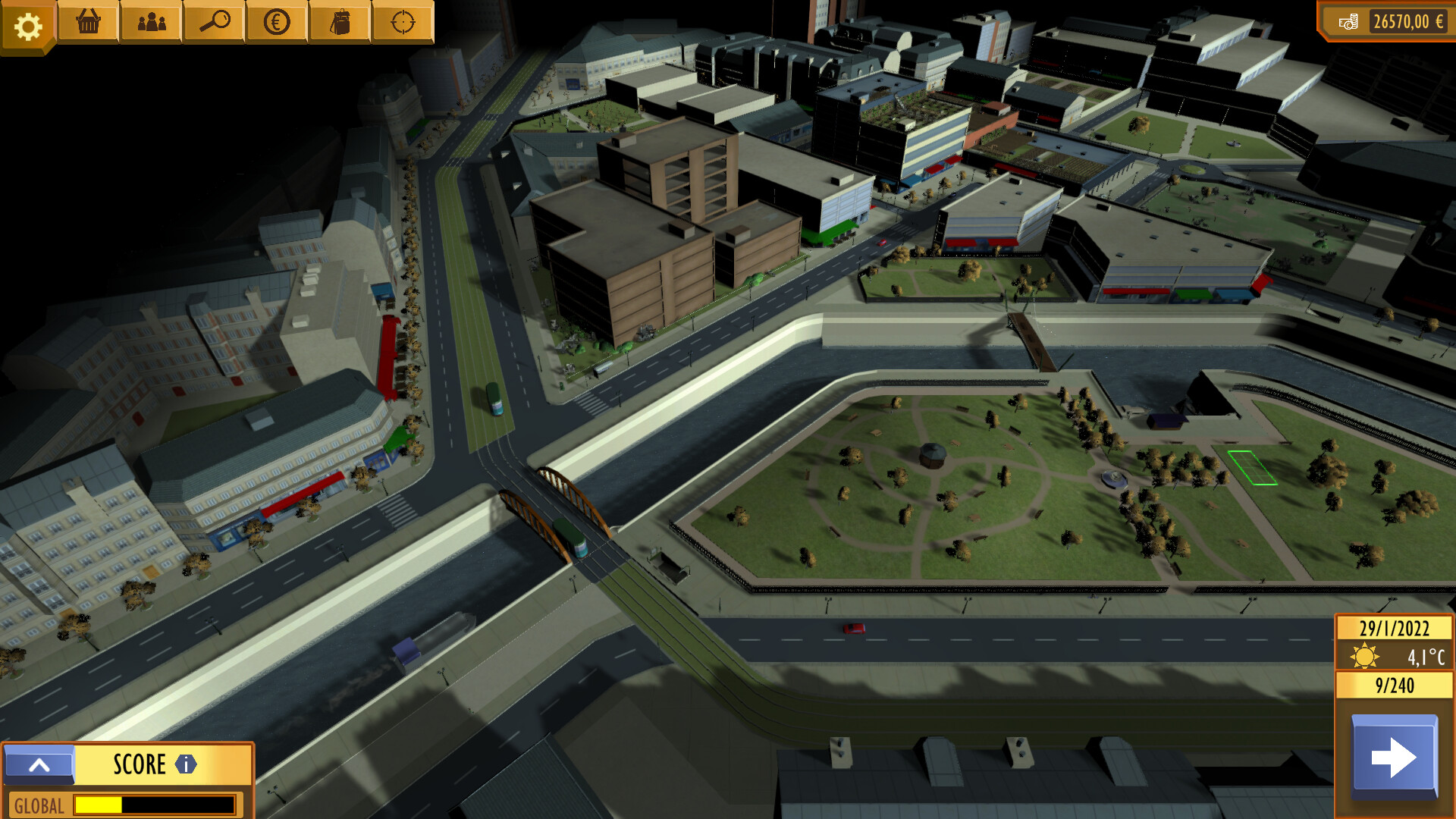
Task: Open the citizens panel with the people icon
Action: [151, 23]
